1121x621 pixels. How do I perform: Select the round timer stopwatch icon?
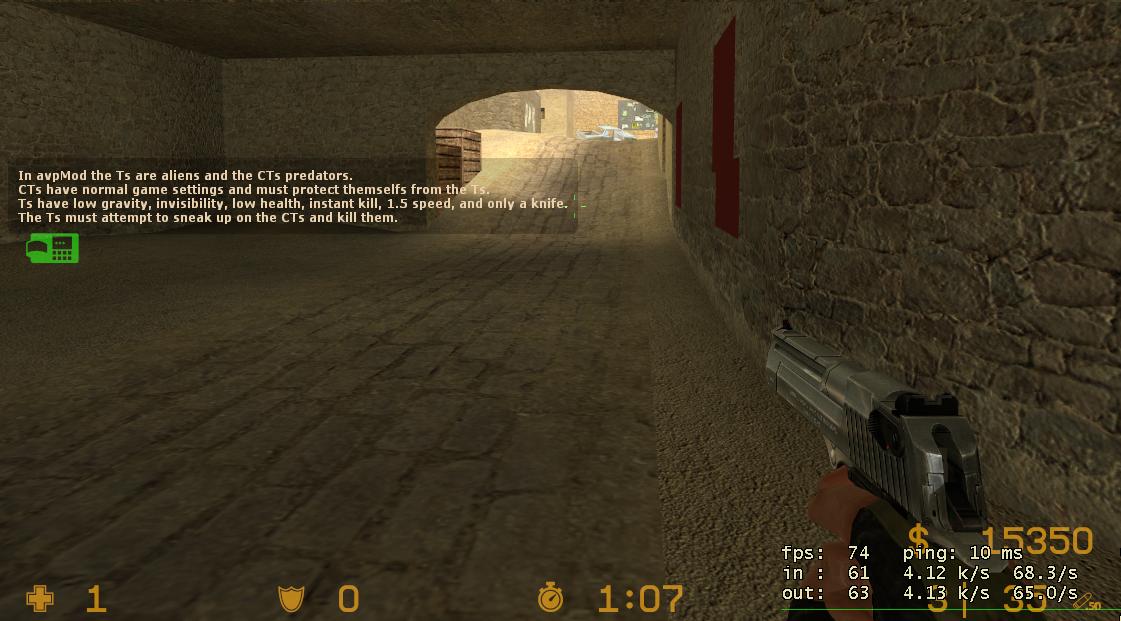pos(550,598)
